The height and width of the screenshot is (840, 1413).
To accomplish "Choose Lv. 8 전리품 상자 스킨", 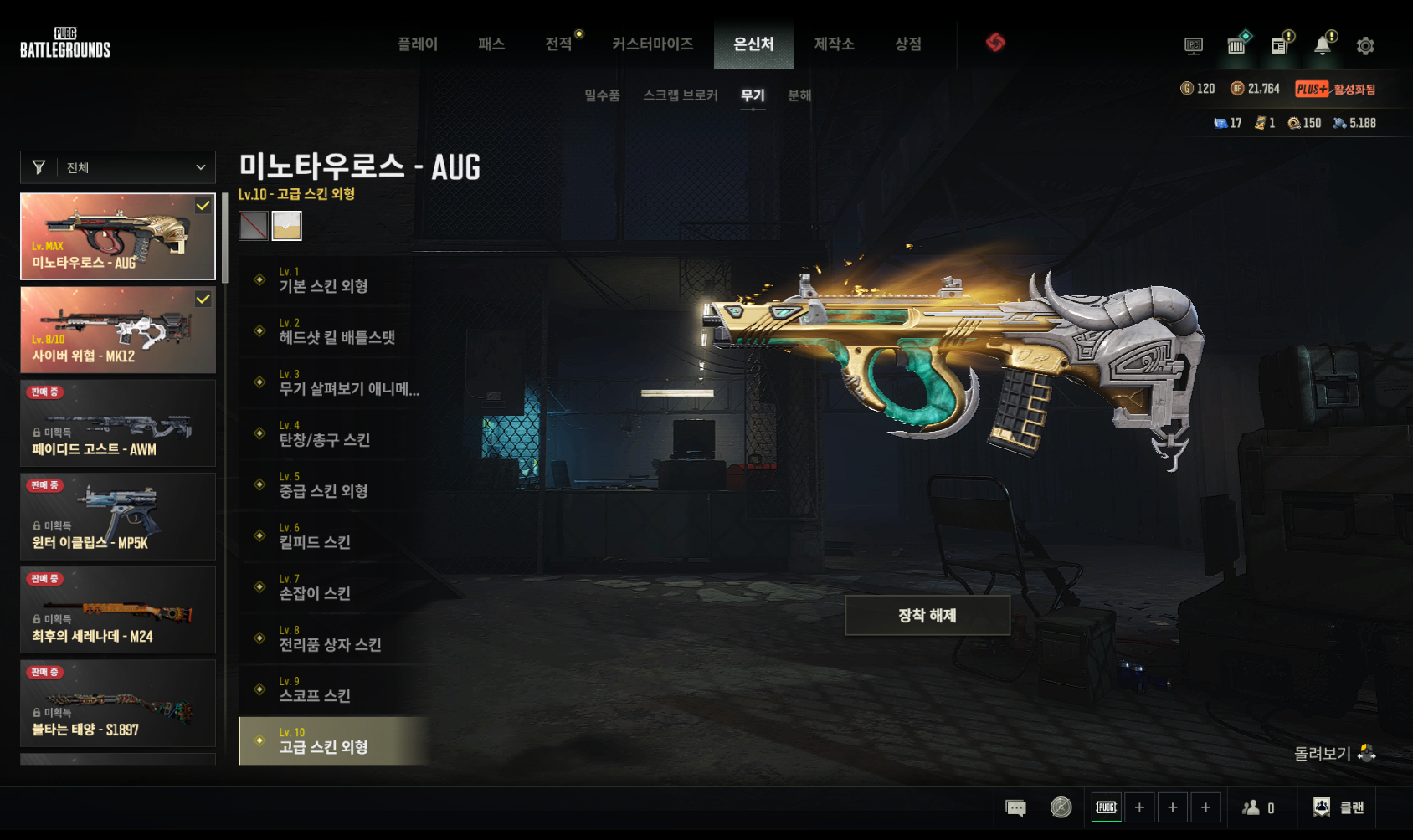I will click(x=335, y=638).
